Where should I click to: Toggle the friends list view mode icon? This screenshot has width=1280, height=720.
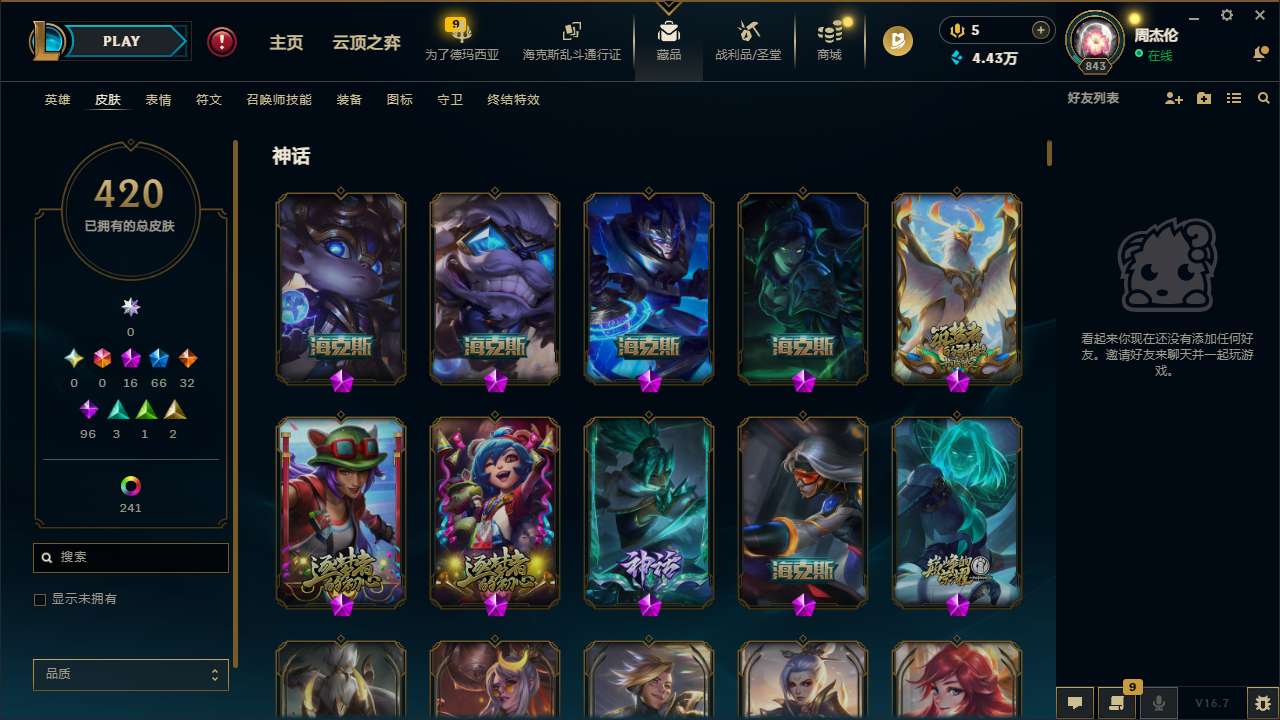[1234, 98]
